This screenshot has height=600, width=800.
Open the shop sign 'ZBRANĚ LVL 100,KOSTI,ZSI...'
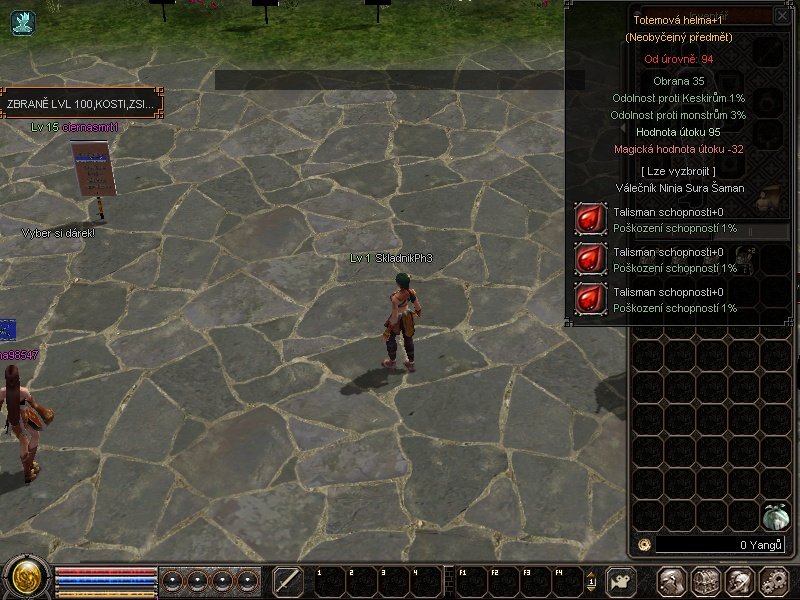[x=80, y=103]
